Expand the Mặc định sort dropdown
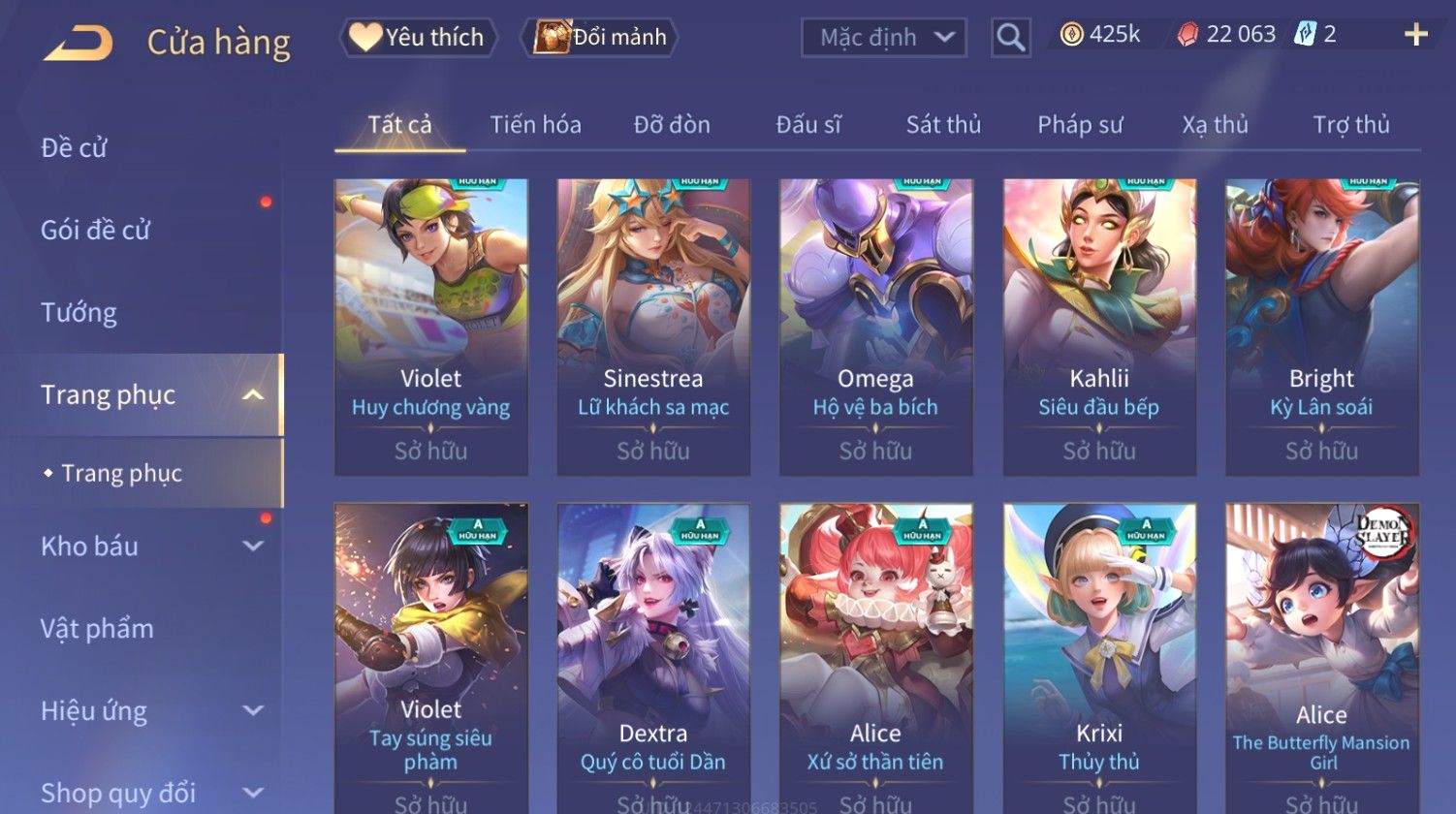 coord(883,38)
